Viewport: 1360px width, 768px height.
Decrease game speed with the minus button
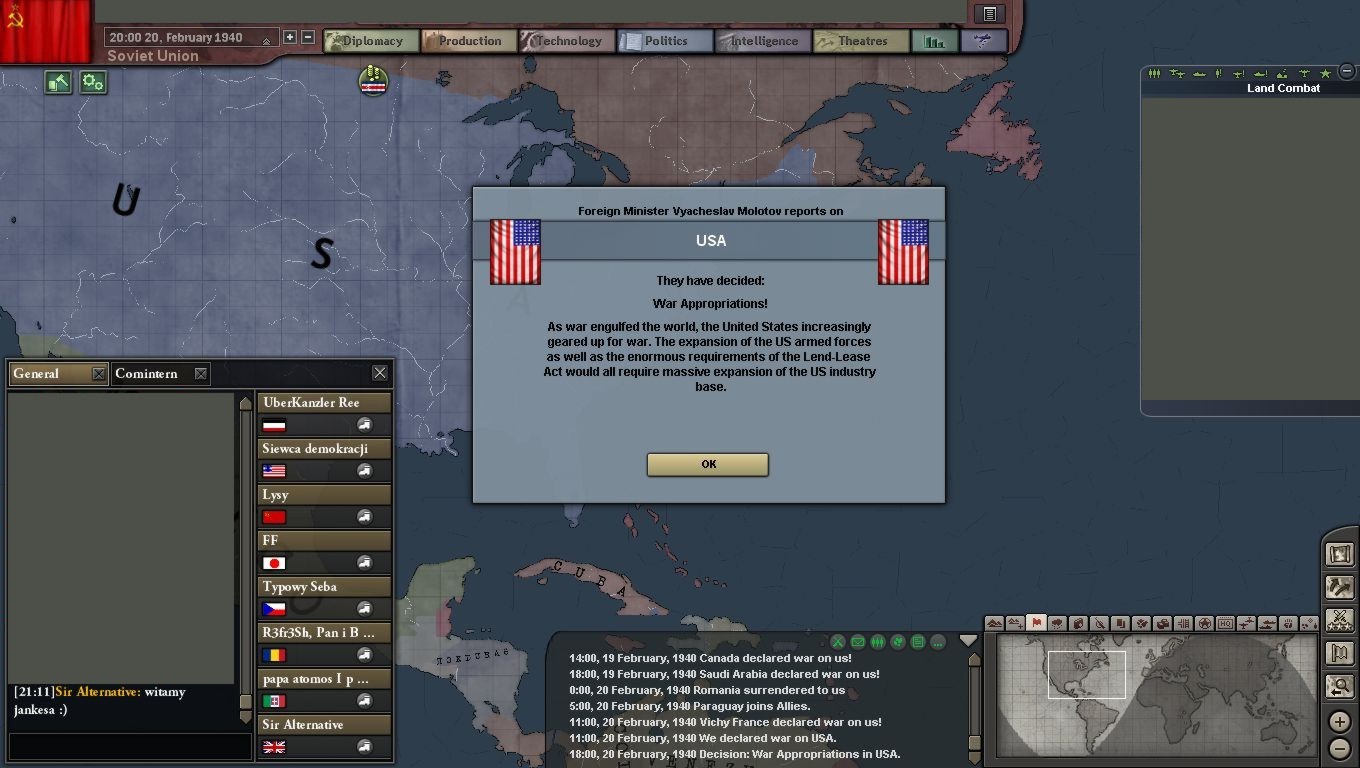pyautogui.click(x=308, y=38)
